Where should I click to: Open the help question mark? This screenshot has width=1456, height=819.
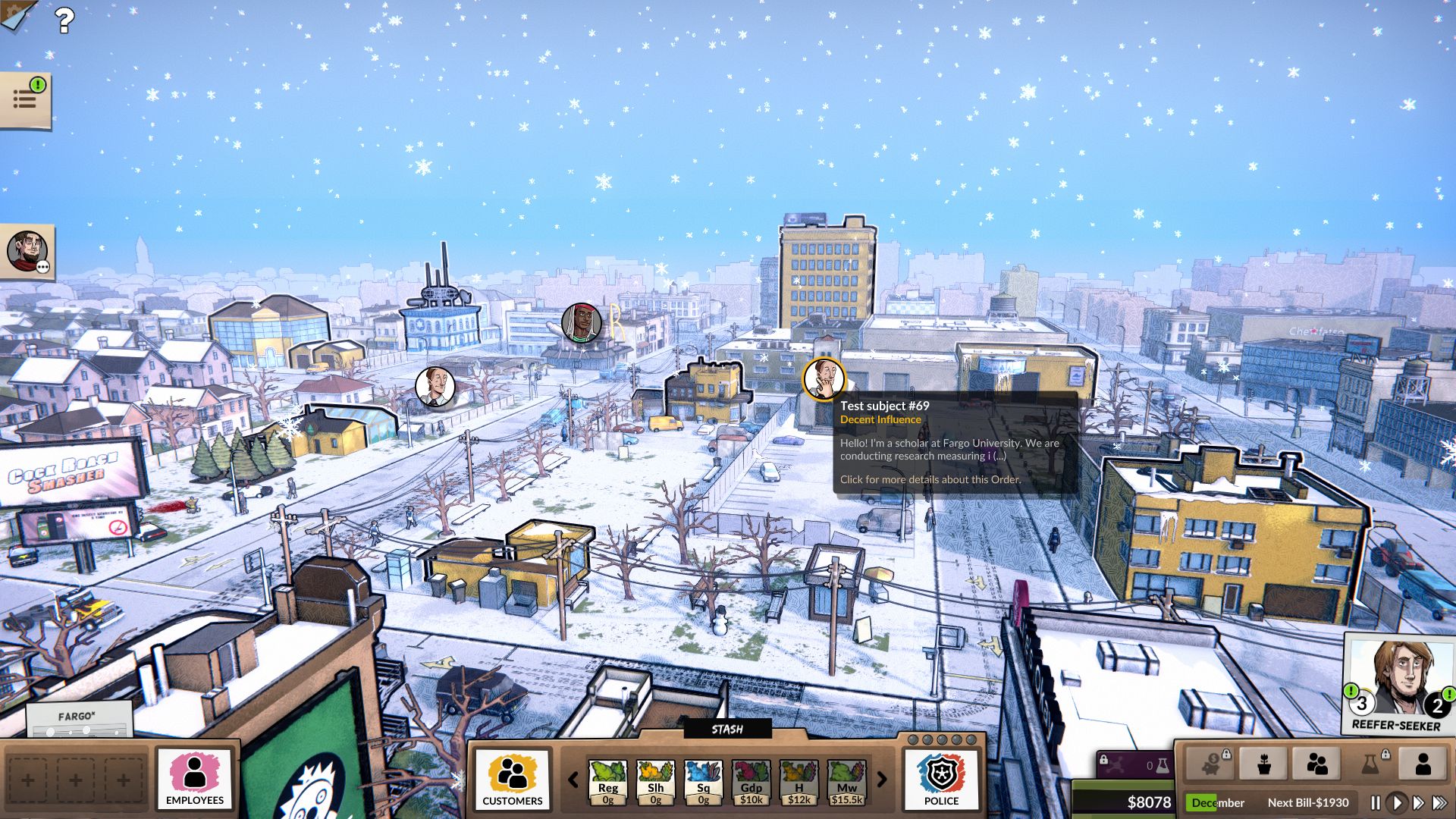coord(65,20)
